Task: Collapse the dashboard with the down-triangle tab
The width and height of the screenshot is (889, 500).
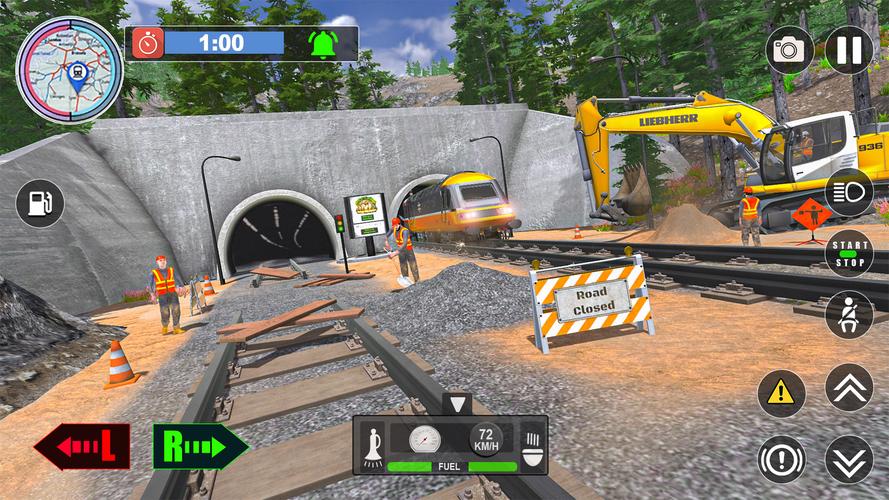Action: tap(457, 404)
